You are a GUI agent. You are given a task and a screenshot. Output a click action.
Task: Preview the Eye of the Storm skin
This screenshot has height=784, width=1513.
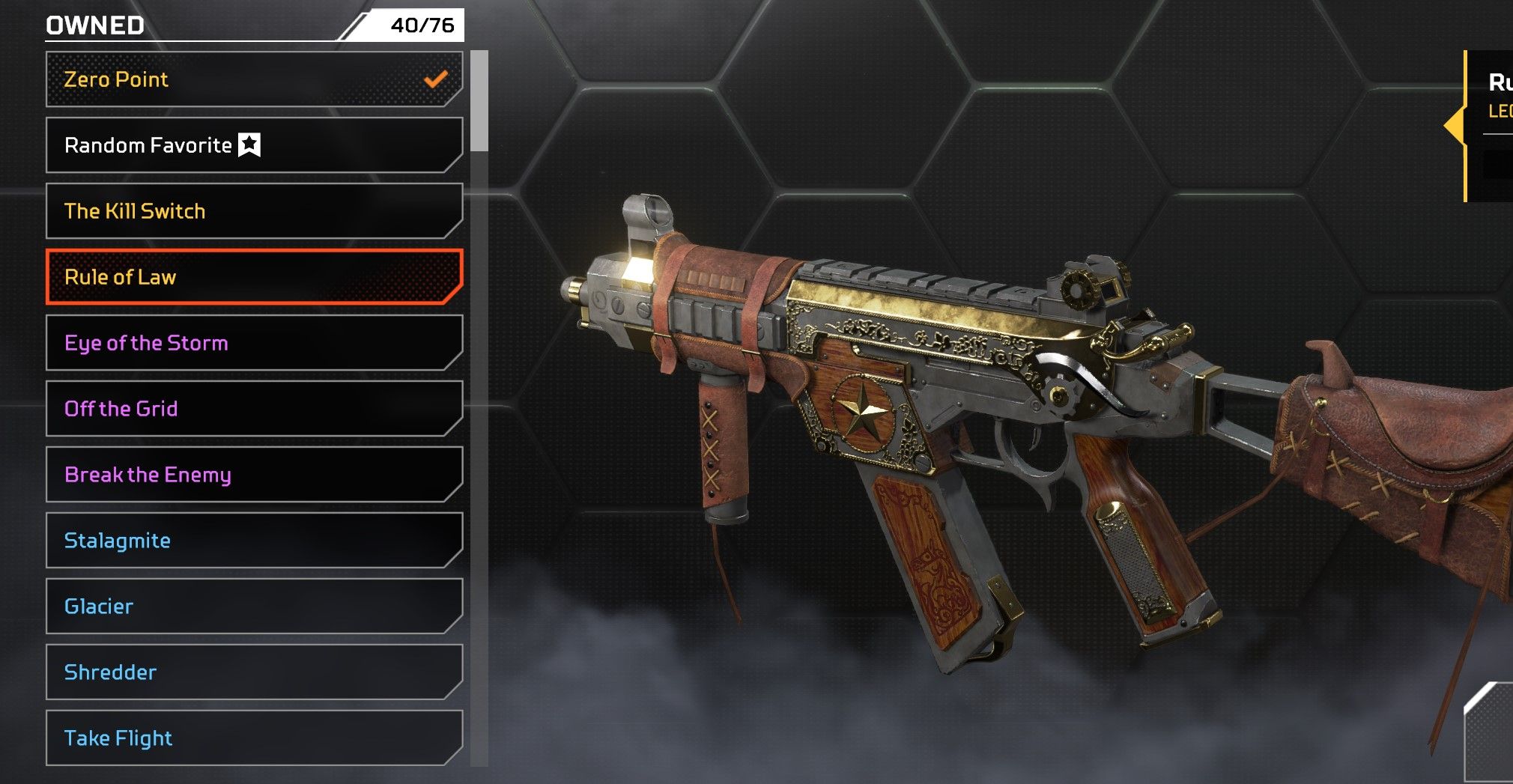coord(254,343)
